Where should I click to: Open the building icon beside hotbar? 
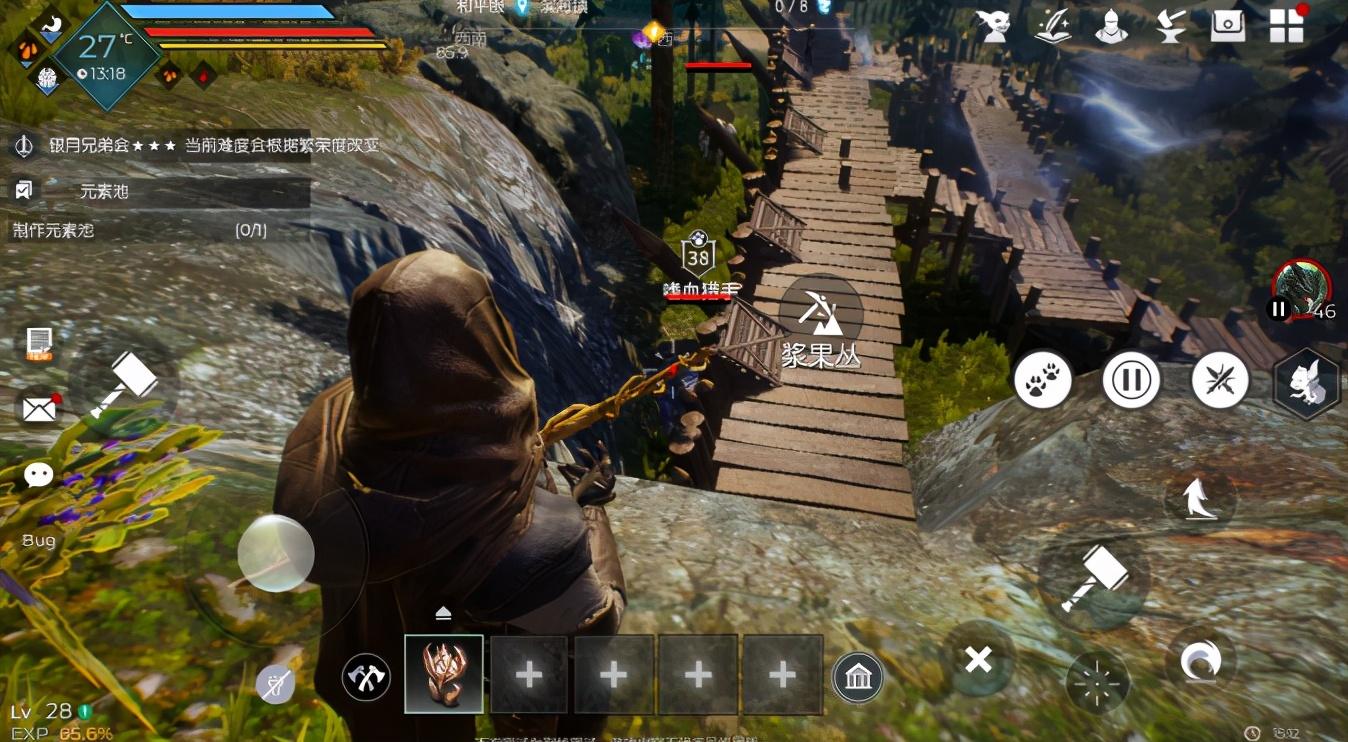(x=858, y=678)
